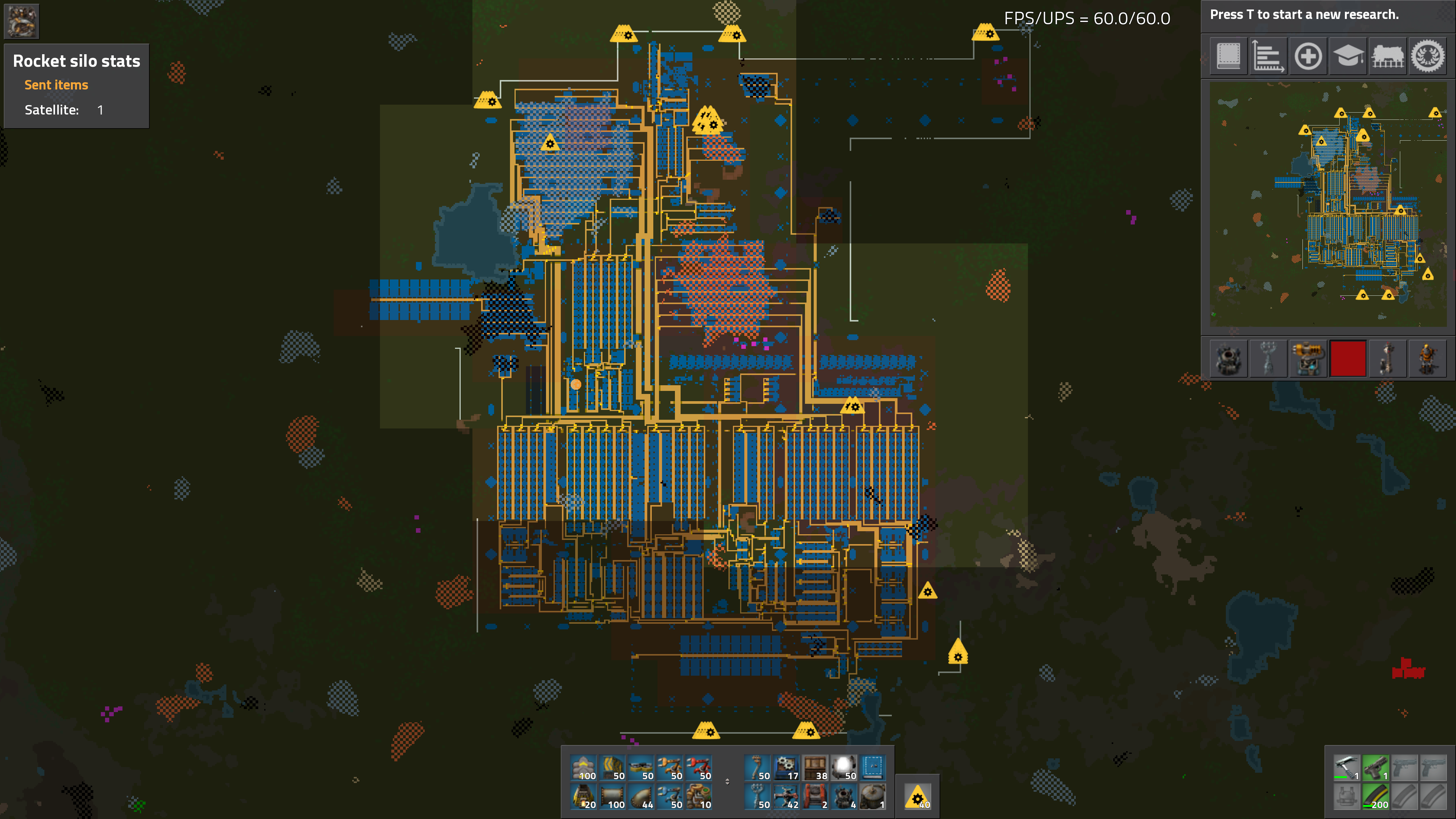
Task: Click the circled plus bonuses button
Action: [1308, 56]
